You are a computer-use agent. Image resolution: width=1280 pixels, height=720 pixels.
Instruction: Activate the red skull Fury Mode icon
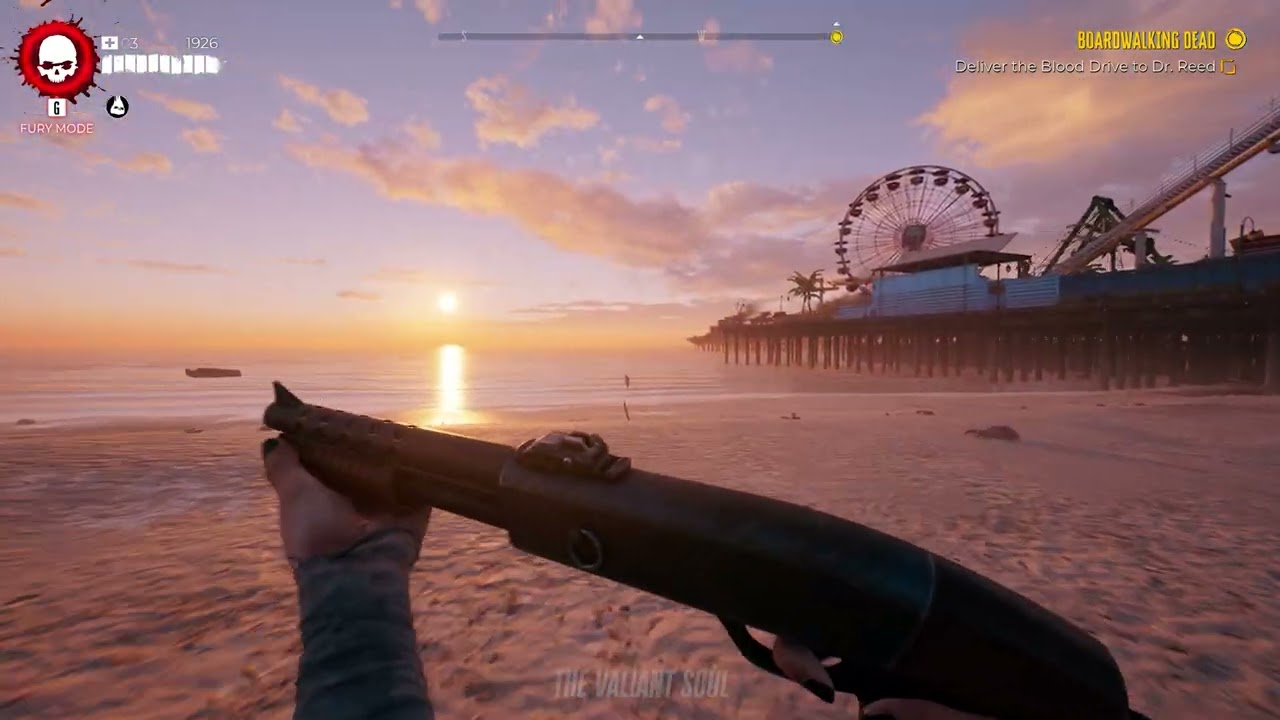click(x=57, y=60)
